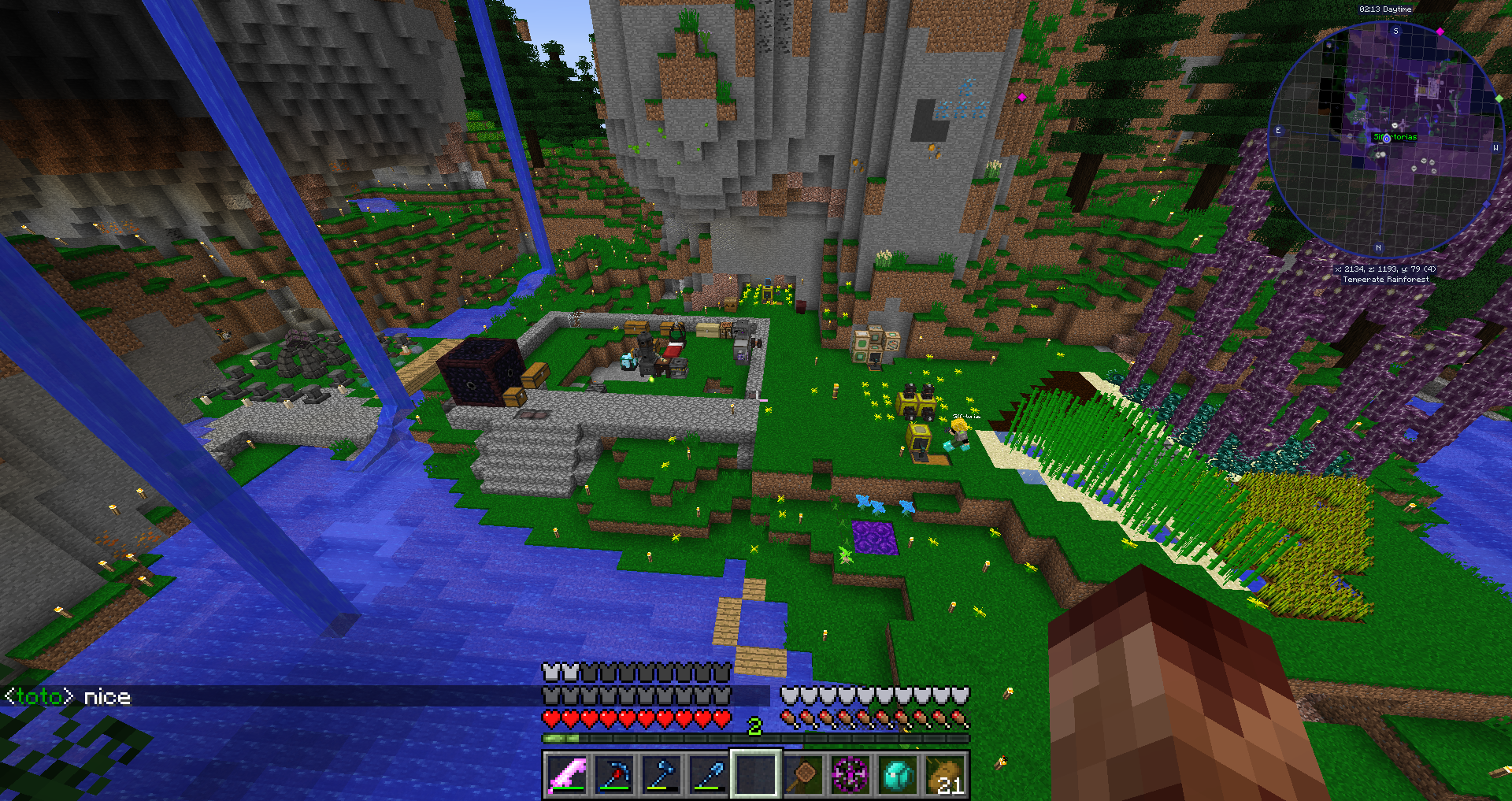The width and height of the screenshot is (1512, 801).
Task: Choose the magenta circular rune item
Action: (850, 775)
